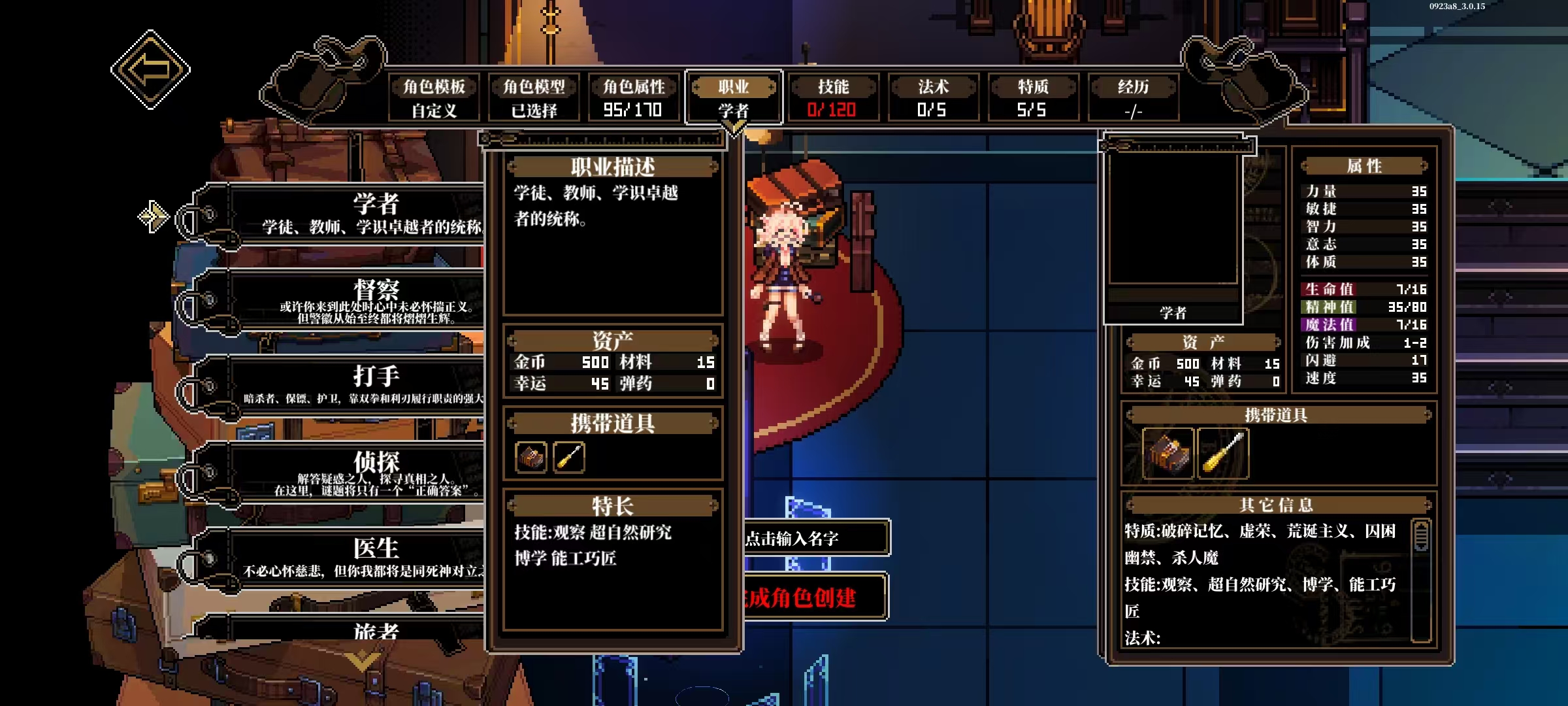
Task: Go back with the arrow button
Action: click(x=150, y=69)
